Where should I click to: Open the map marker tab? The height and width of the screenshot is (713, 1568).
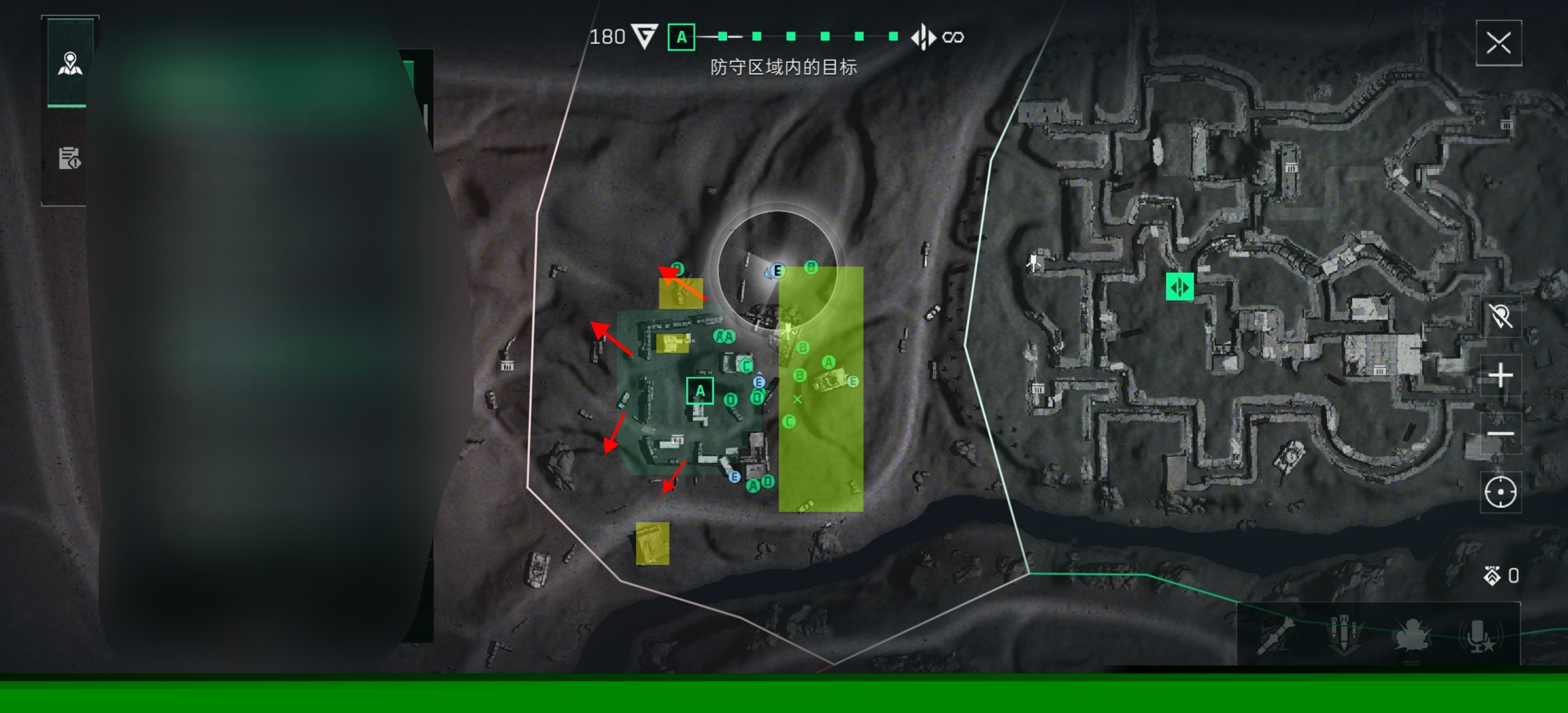pos(70,63)
